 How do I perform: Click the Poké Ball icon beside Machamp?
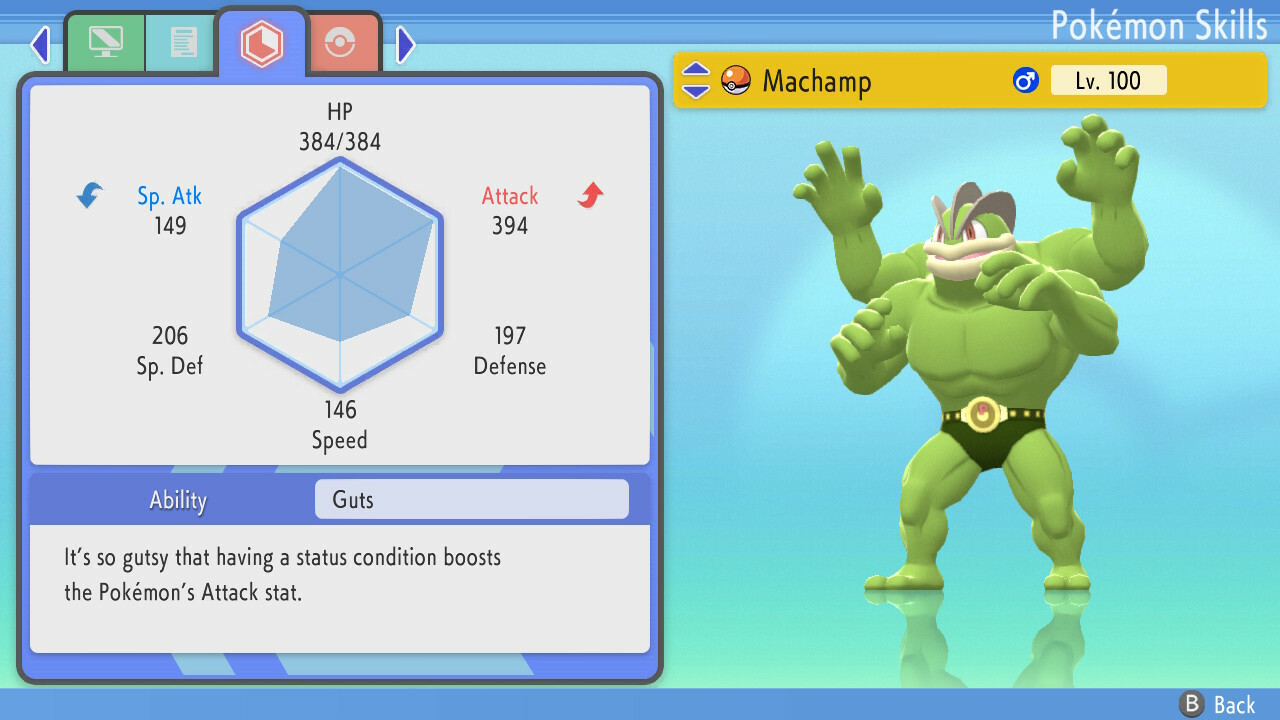pos(734,80)
